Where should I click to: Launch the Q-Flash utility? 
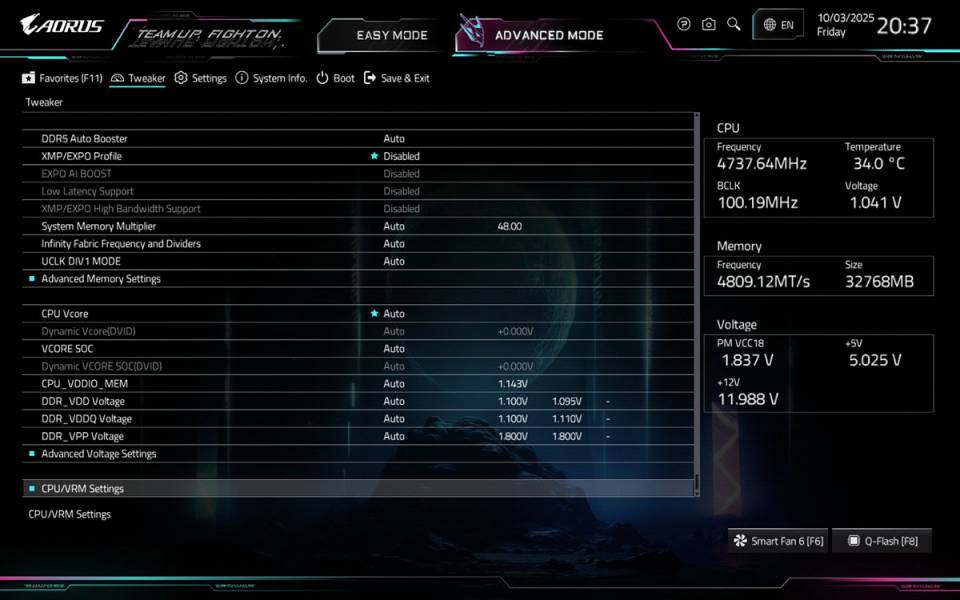tap(882, 541)
